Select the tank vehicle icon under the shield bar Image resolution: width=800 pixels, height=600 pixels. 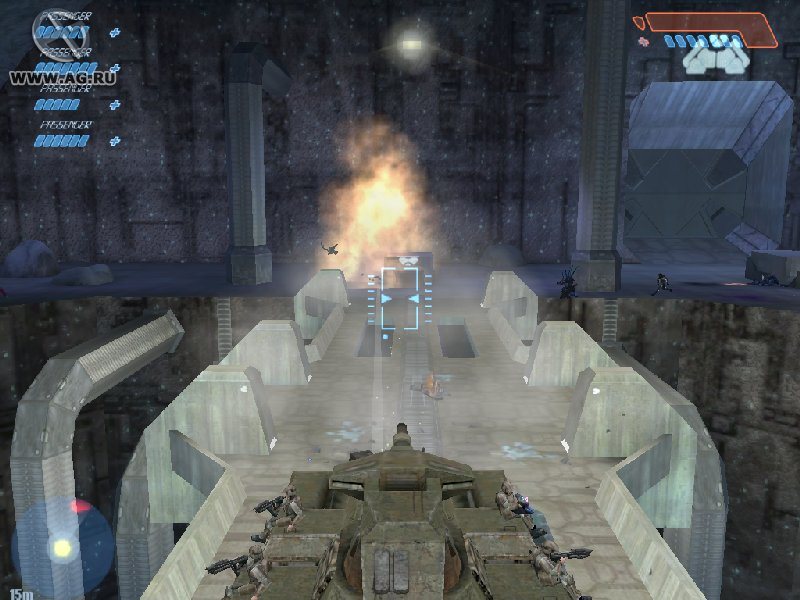[x=715, y=61]
